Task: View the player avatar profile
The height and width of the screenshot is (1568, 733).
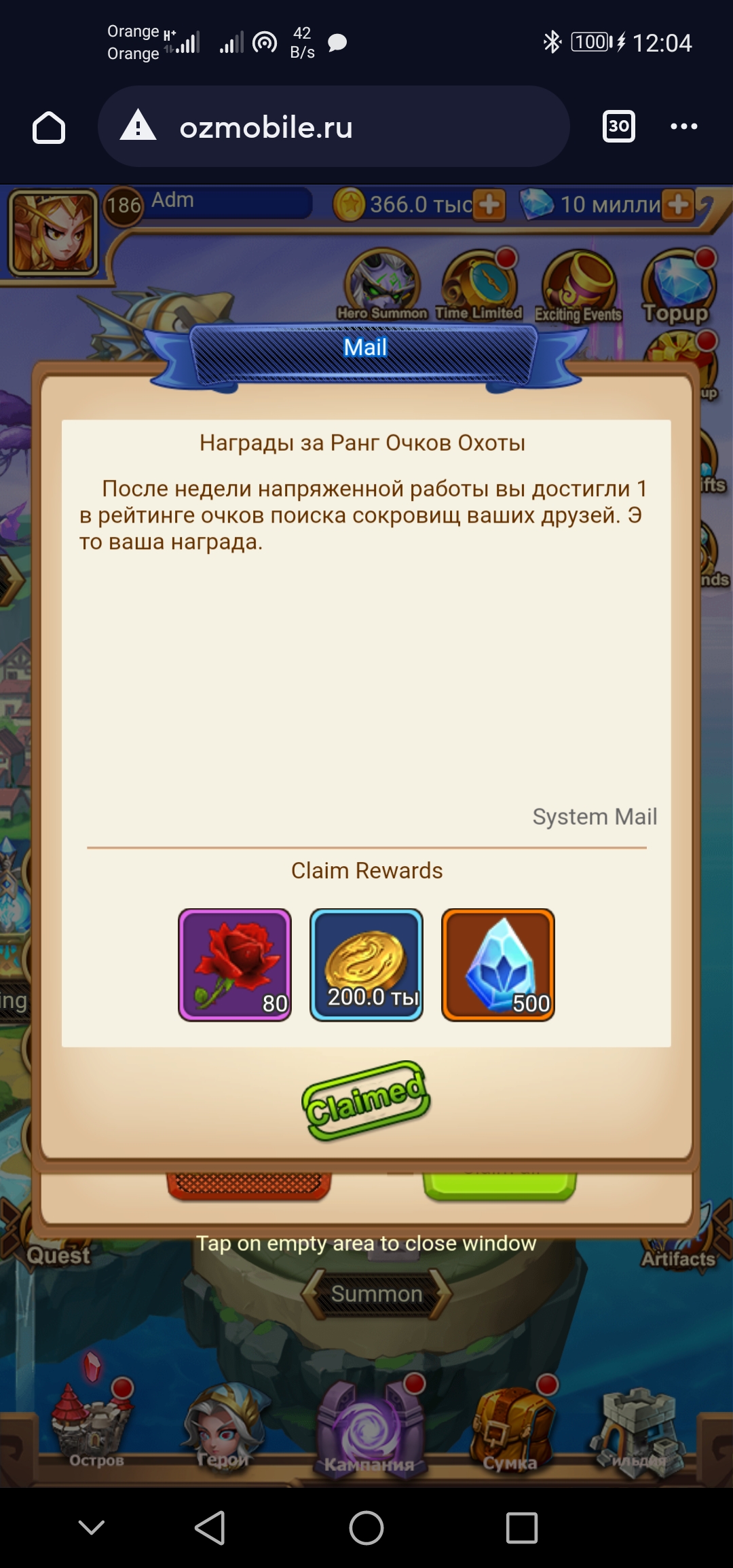Action: (53, 232)
